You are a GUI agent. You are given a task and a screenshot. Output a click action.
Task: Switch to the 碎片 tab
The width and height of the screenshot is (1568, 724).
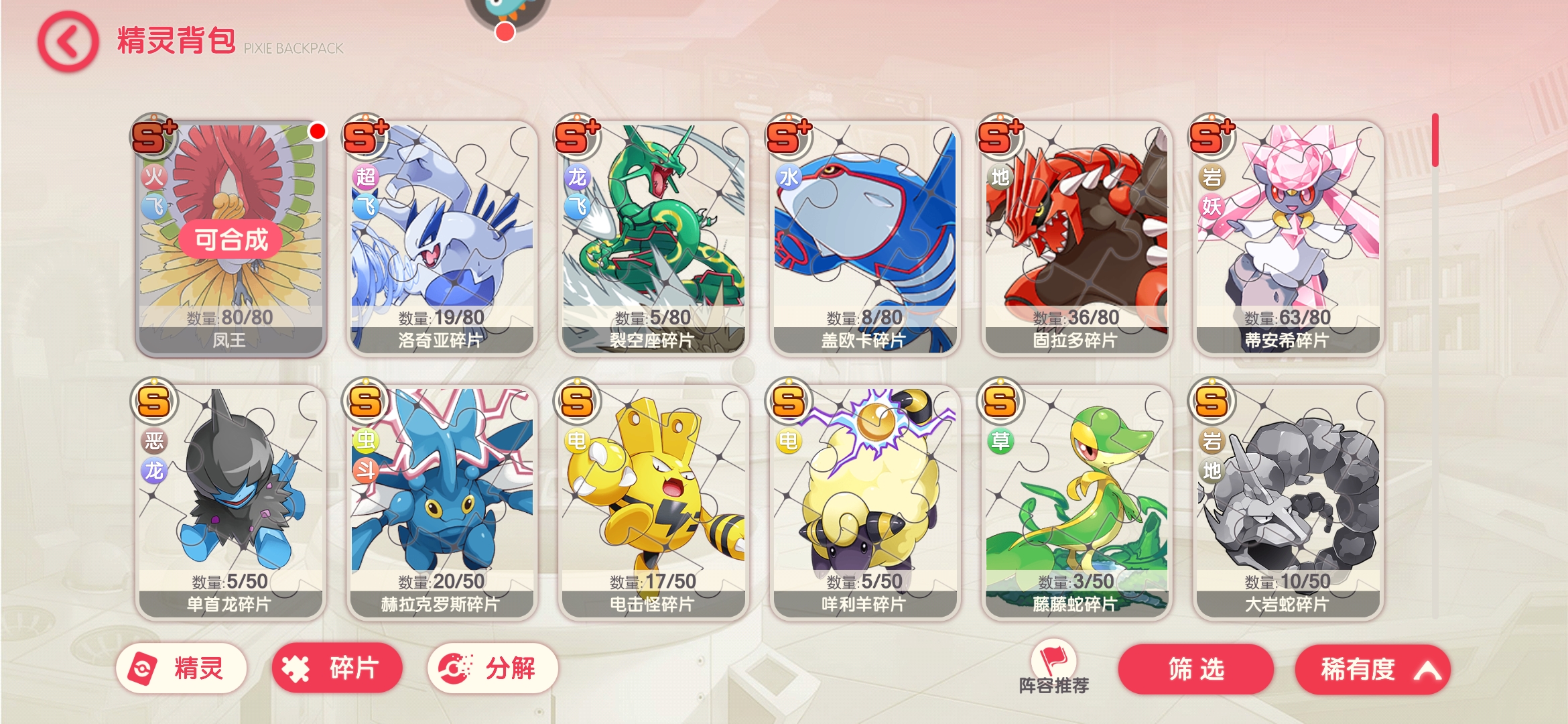click(x=336, y=668)
